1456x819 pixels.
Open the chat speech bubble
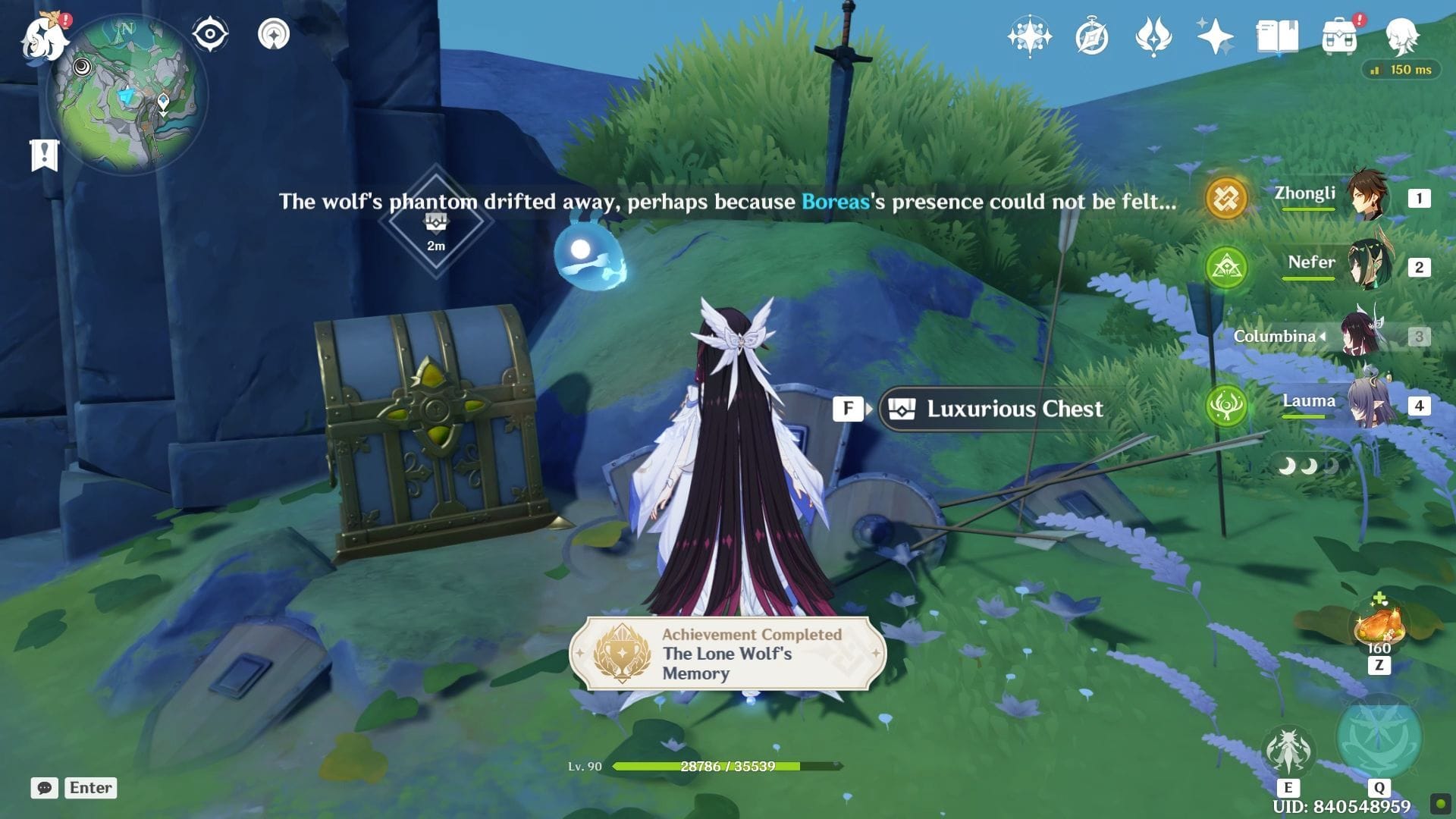tap(44, 788)
